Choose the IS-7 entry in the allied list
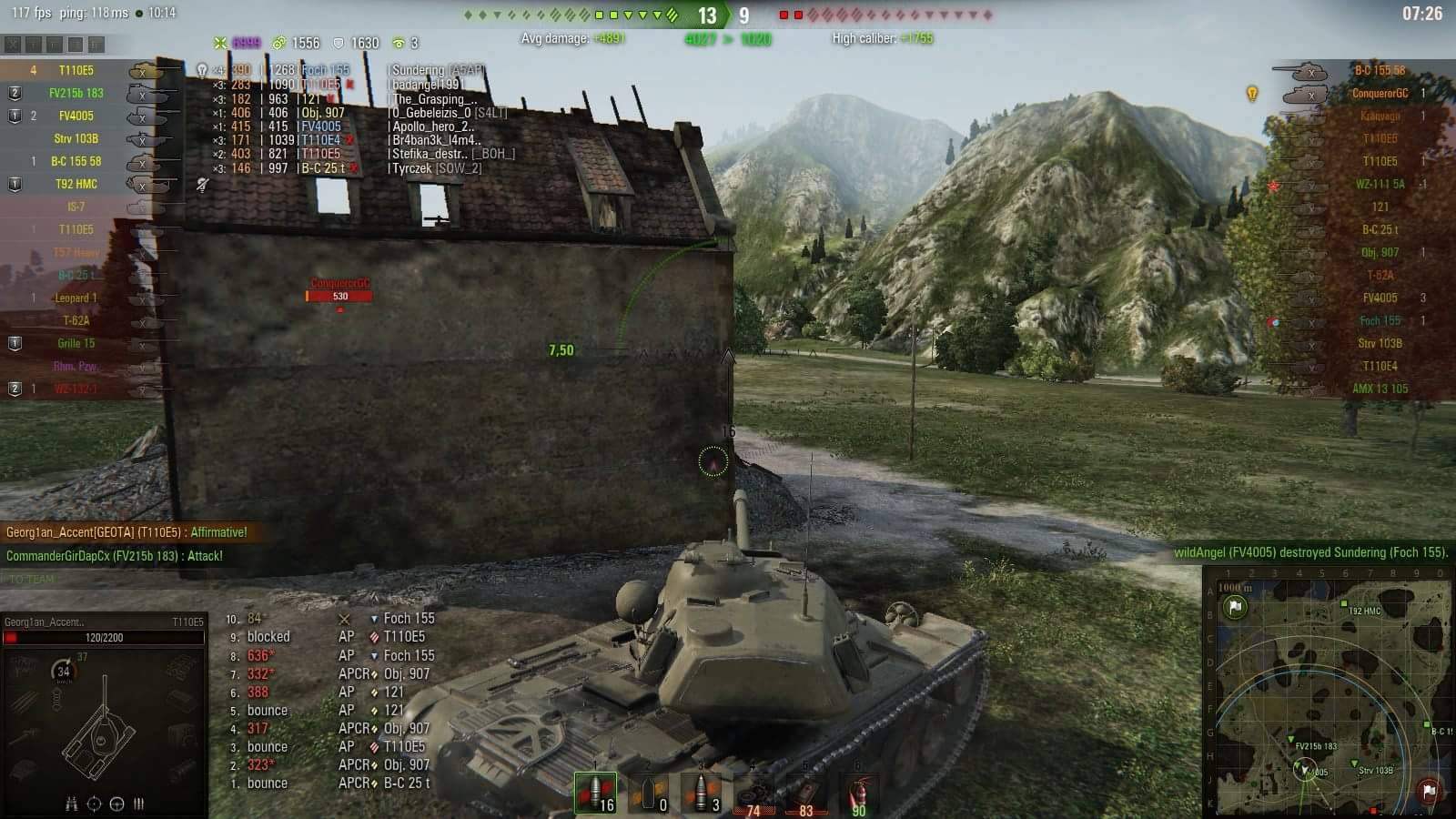Viewport: 1456px width, 819px height. tap(76, 207)
